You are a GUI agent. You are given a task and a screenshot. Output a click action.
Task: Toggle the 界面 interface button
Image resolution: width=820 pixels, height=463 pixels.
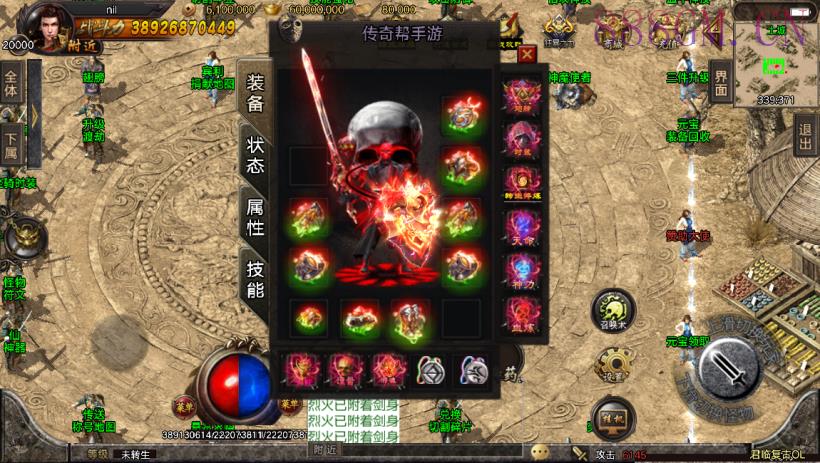coord(721,87)
